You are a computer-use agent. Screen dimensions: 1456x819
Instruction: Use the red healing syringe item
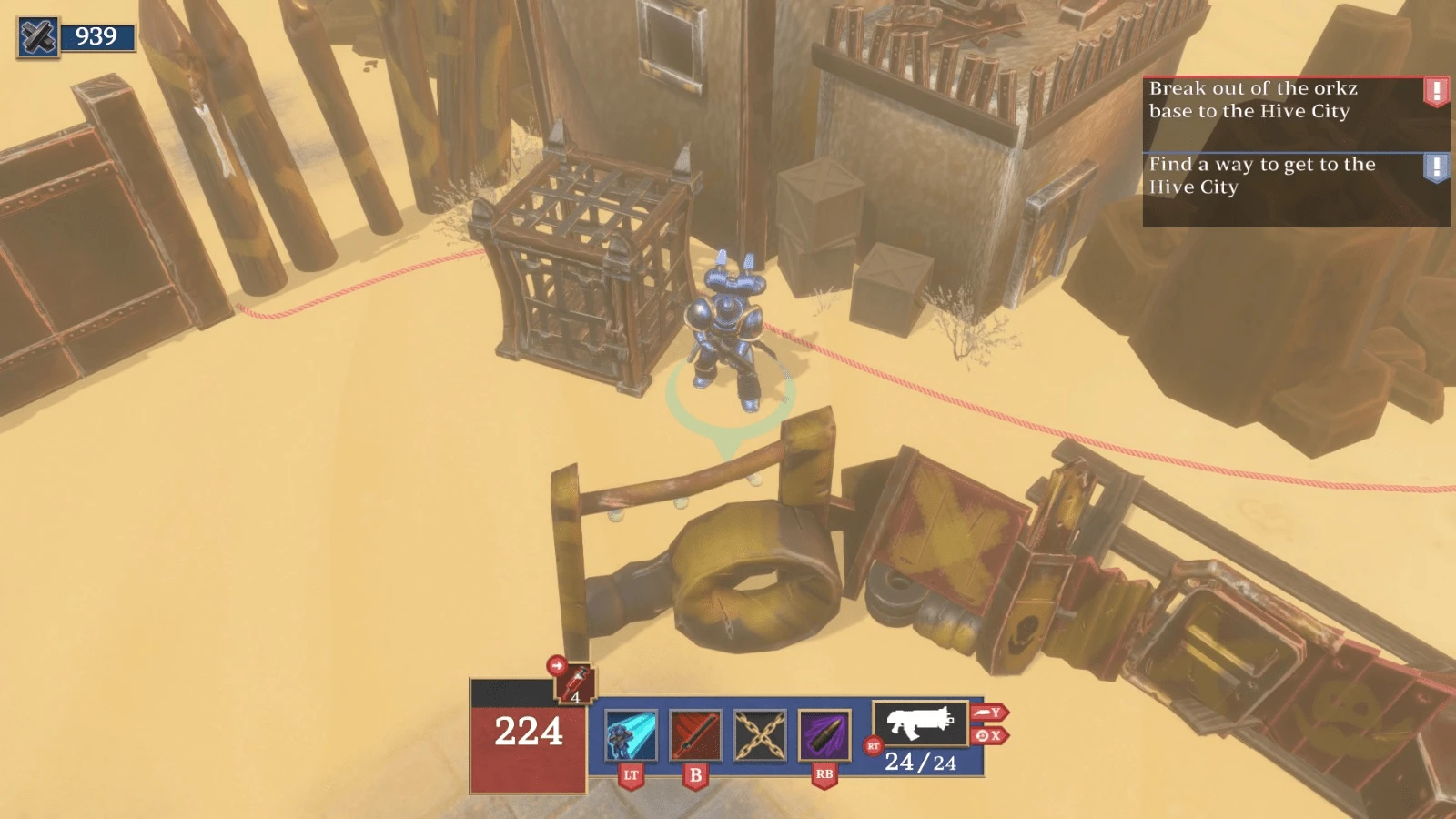point(576,684)
